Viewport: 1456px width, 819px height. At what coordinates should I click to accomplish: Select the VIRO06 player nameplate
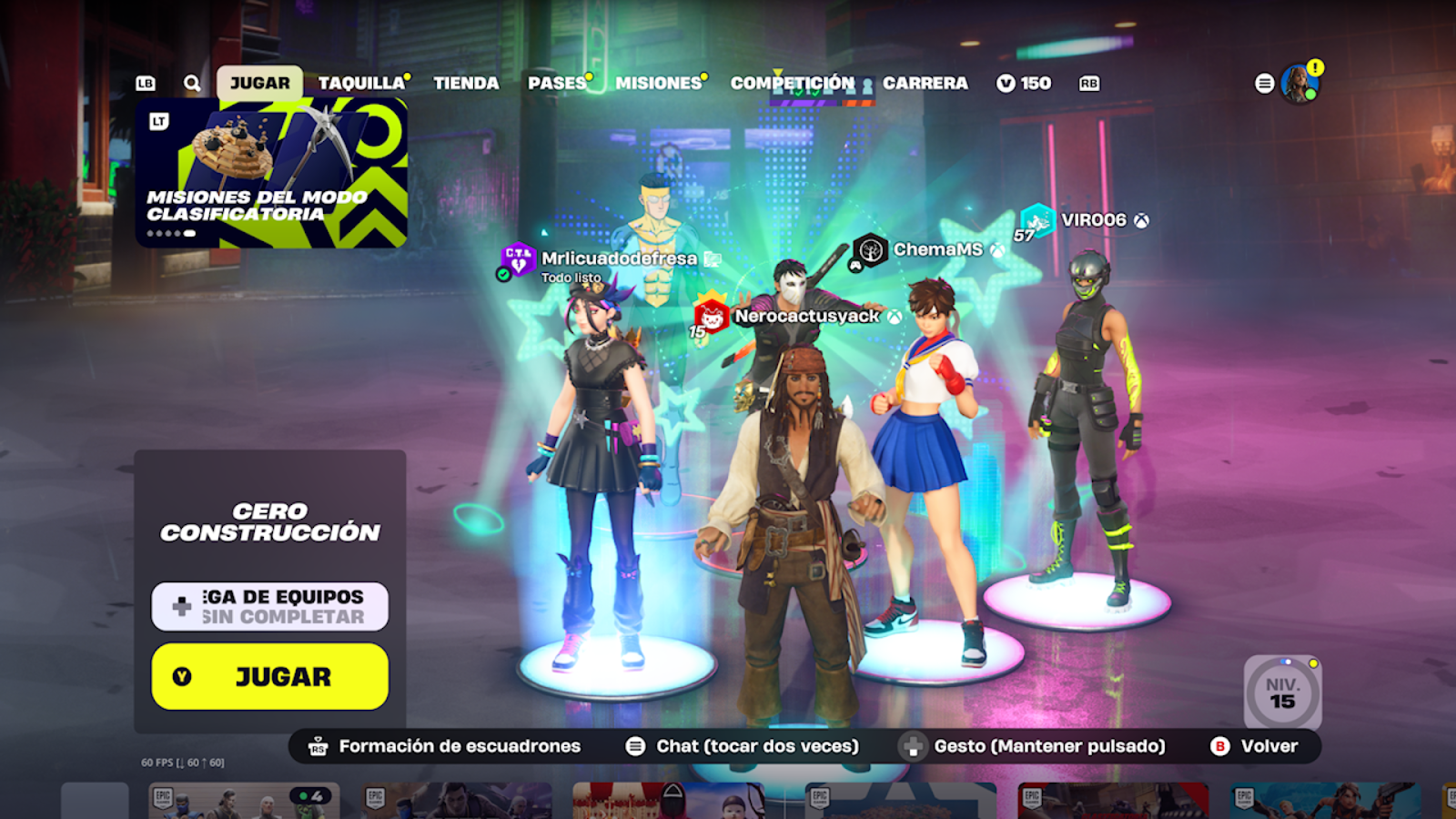[1093, 220]
